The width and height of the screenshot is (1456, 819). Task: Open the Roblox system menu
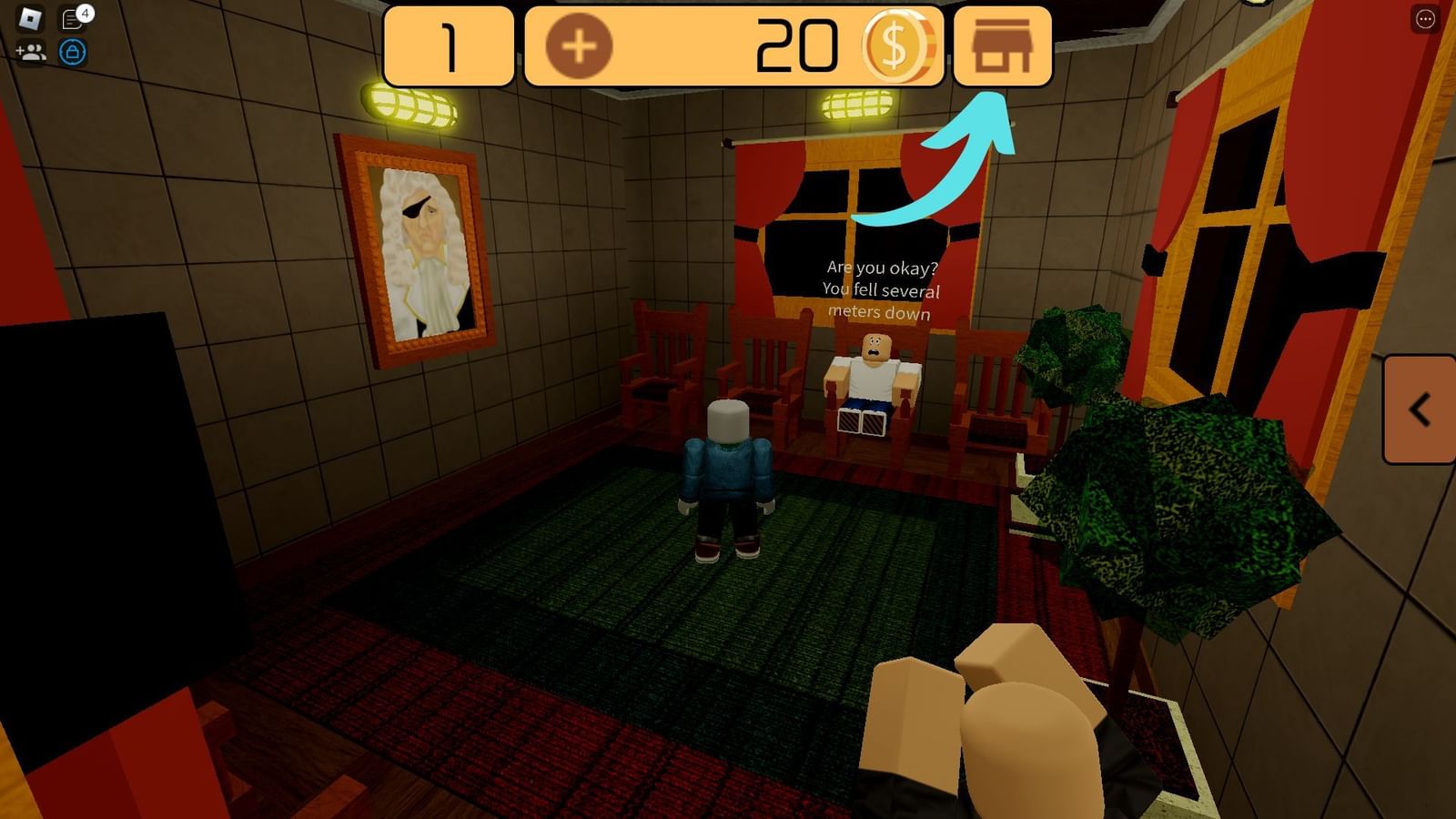click(28, 18)
